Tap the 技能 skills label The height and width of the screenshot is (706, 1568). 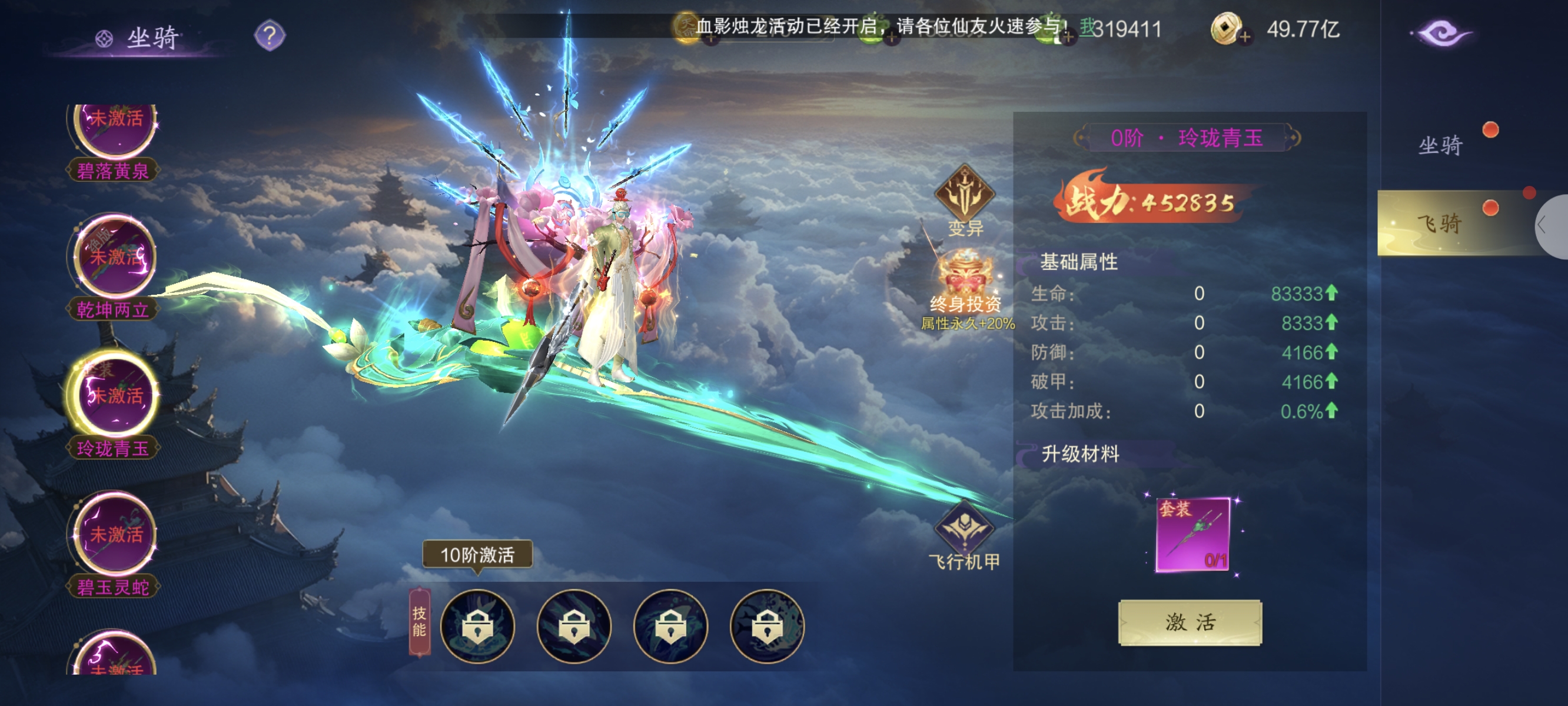tap(420, 621)
